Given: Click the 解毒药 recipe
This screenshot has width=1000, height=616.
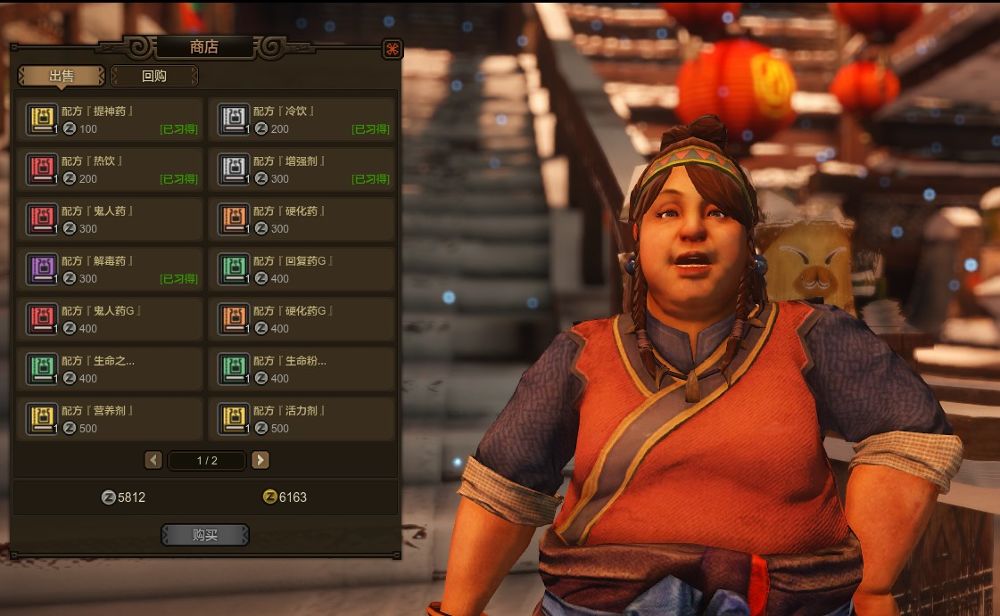Looking at the screenshot, I should point(110,269).
